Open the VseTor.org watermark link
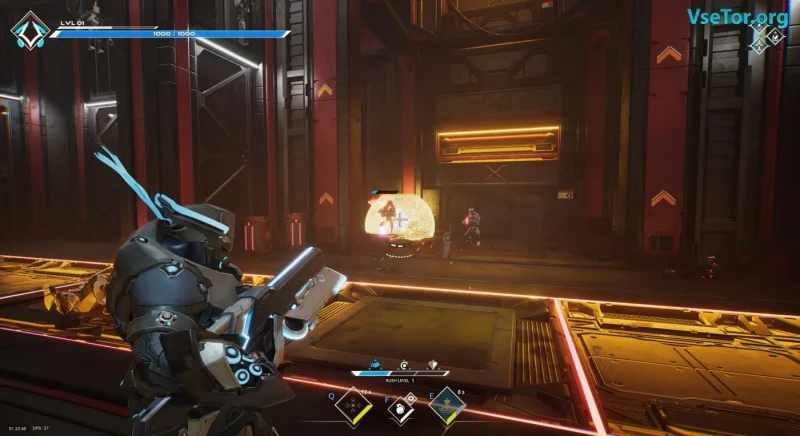 coord(739,16)
